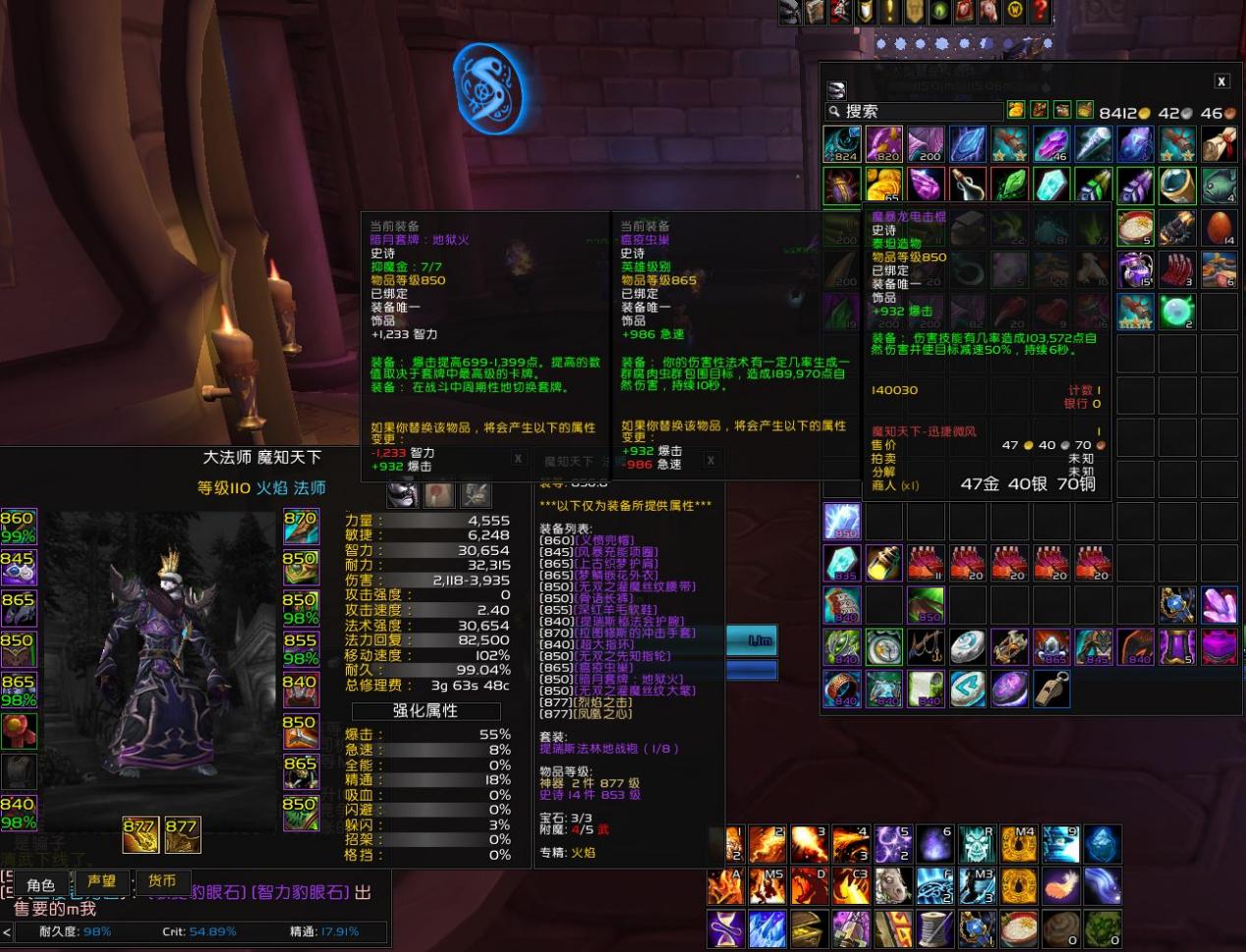Open the red question mark help button
Screen dimensions: 1246x952
[x=1039, y=12]
